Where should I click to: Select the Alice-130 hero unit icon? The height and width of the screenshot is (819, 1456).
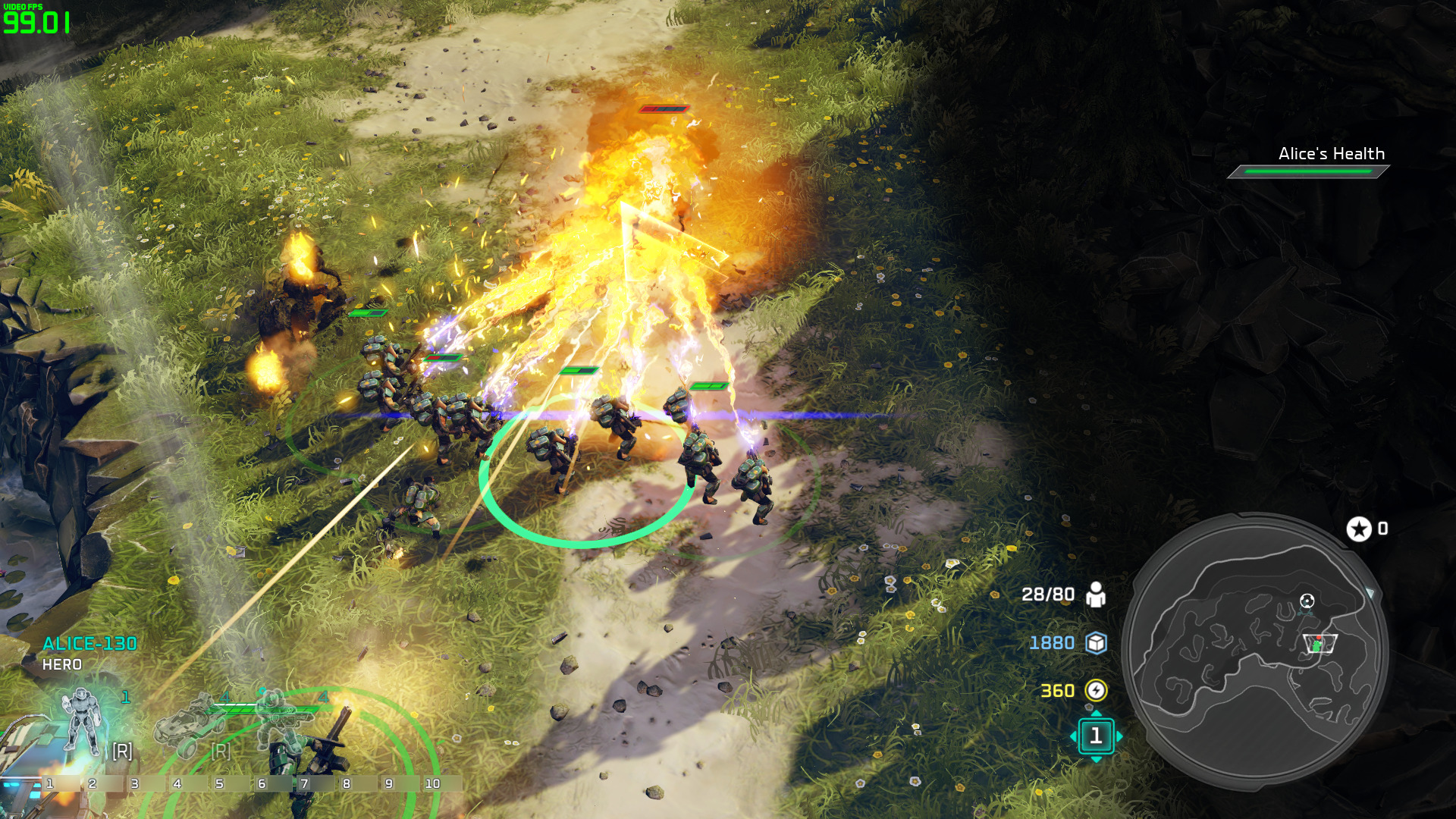83,720
